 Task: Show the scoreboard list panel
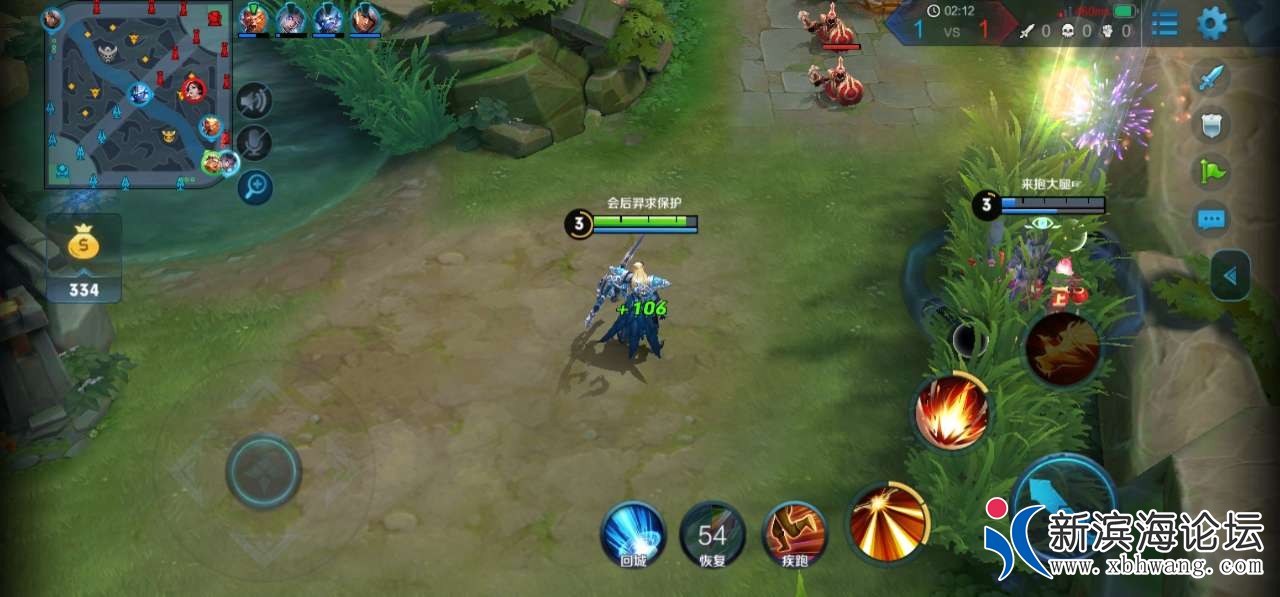(1164, 23)
